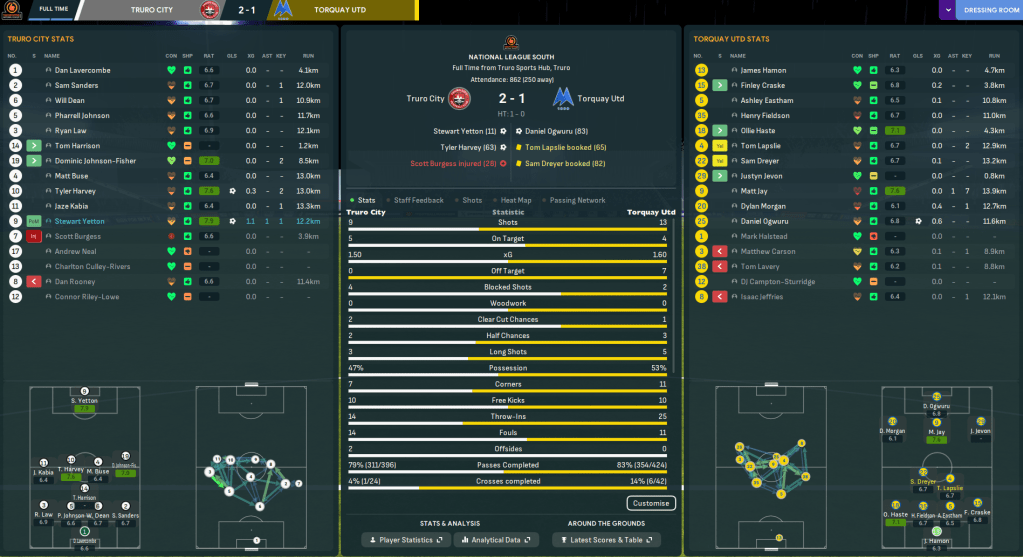This screenshot has height=557, width=1023.
Task: Open the menu arrow beside Dressing Room
Action: click(948, 11)
